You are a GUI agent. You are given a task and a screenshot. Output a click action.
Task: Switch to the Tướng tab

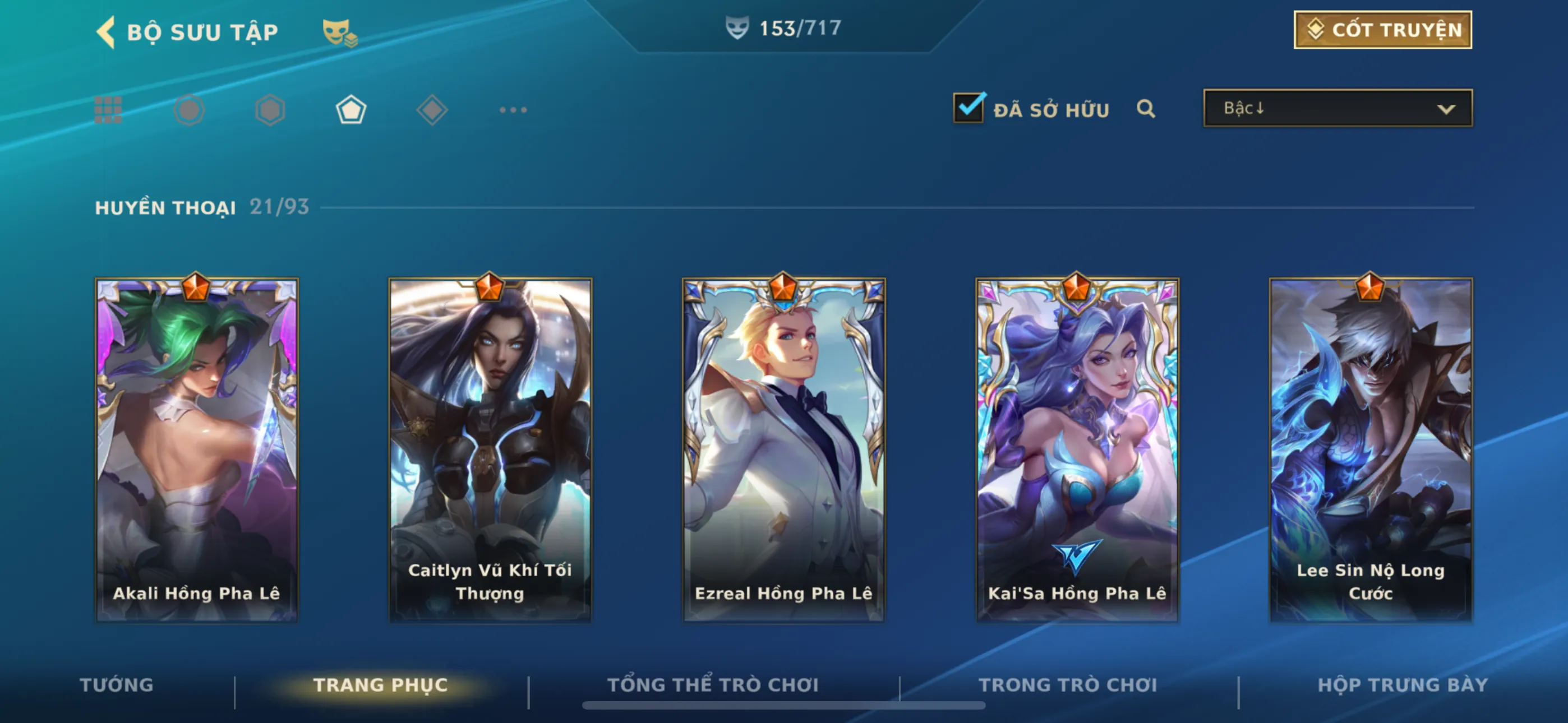(116, 685)
